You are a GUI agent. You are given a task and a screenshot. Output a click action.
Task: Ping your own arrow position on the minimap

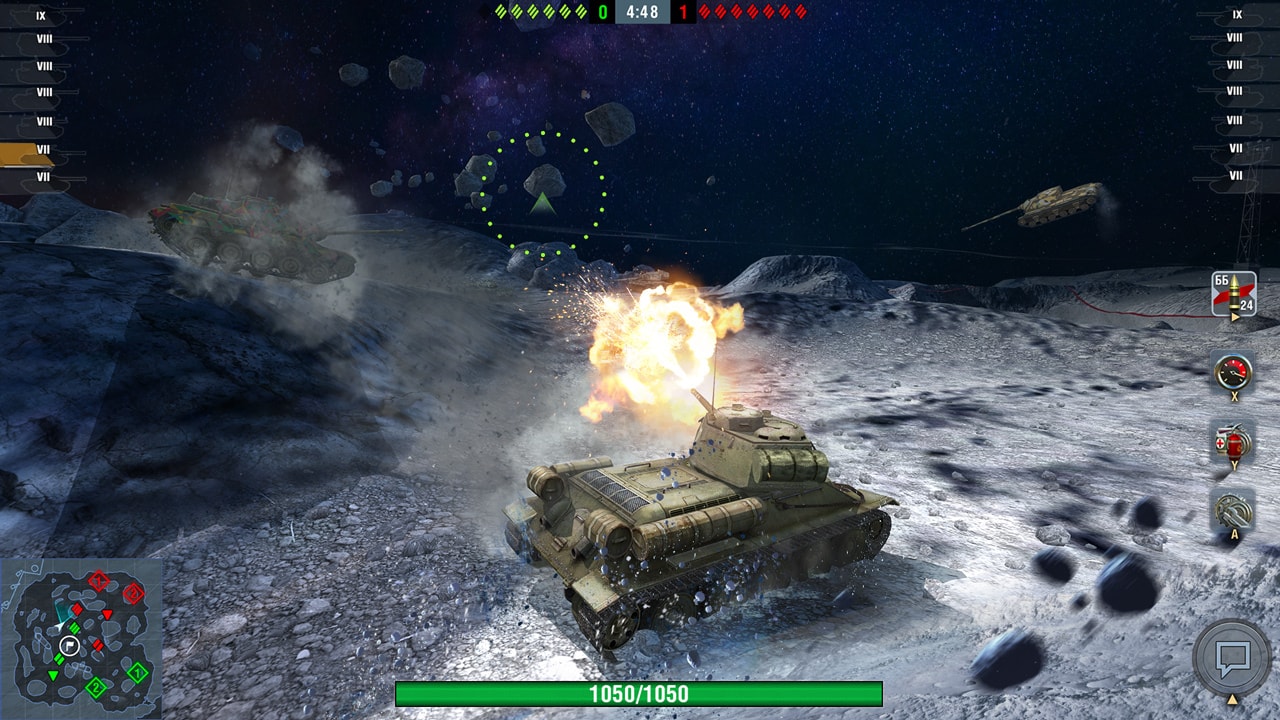[59, 625]
